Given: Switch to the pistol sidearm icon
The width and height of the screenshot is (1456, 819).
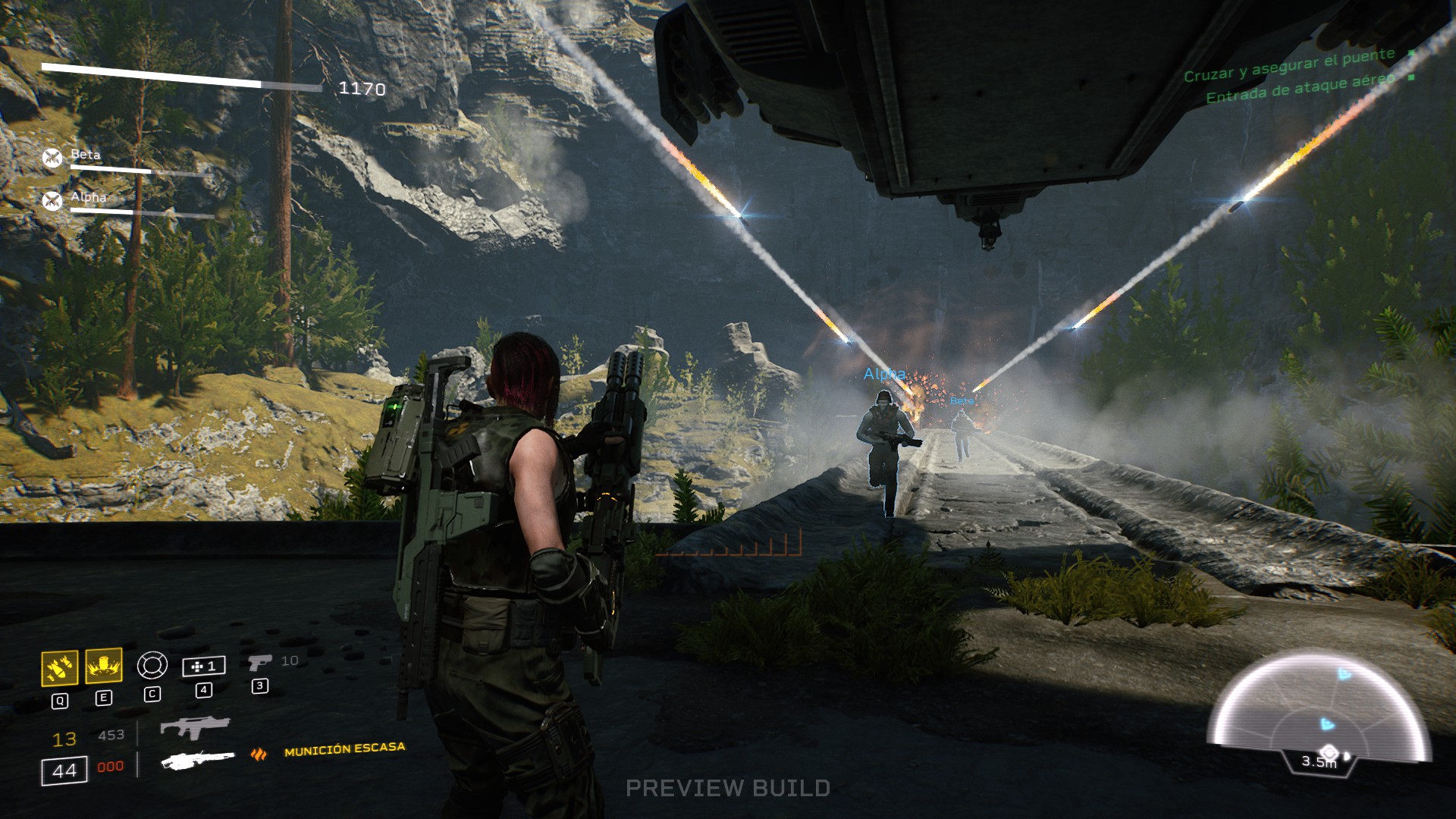Looking at the screenshot, I should (x=259, y=663).
